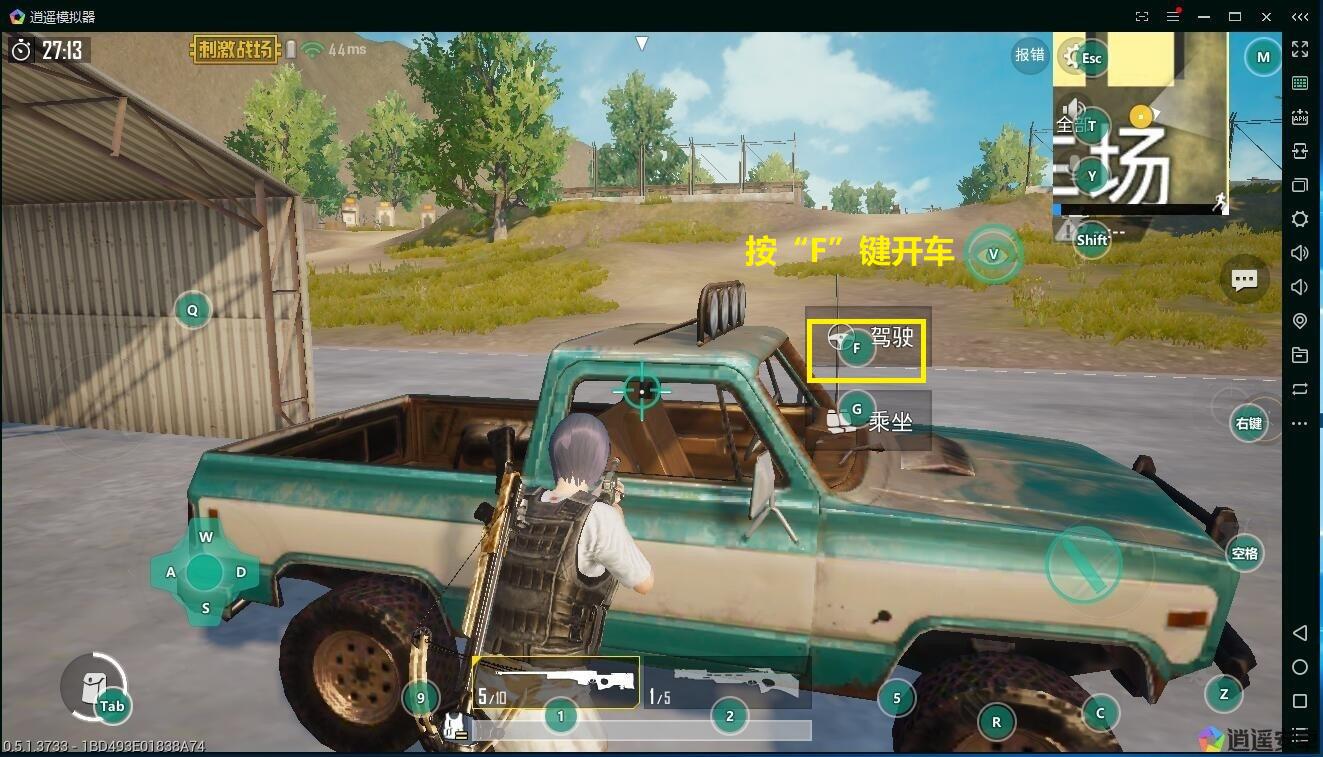Tap the bullet fire button
The height and width of the screenshot is (757, 1323).
[x=1083, y=564]
